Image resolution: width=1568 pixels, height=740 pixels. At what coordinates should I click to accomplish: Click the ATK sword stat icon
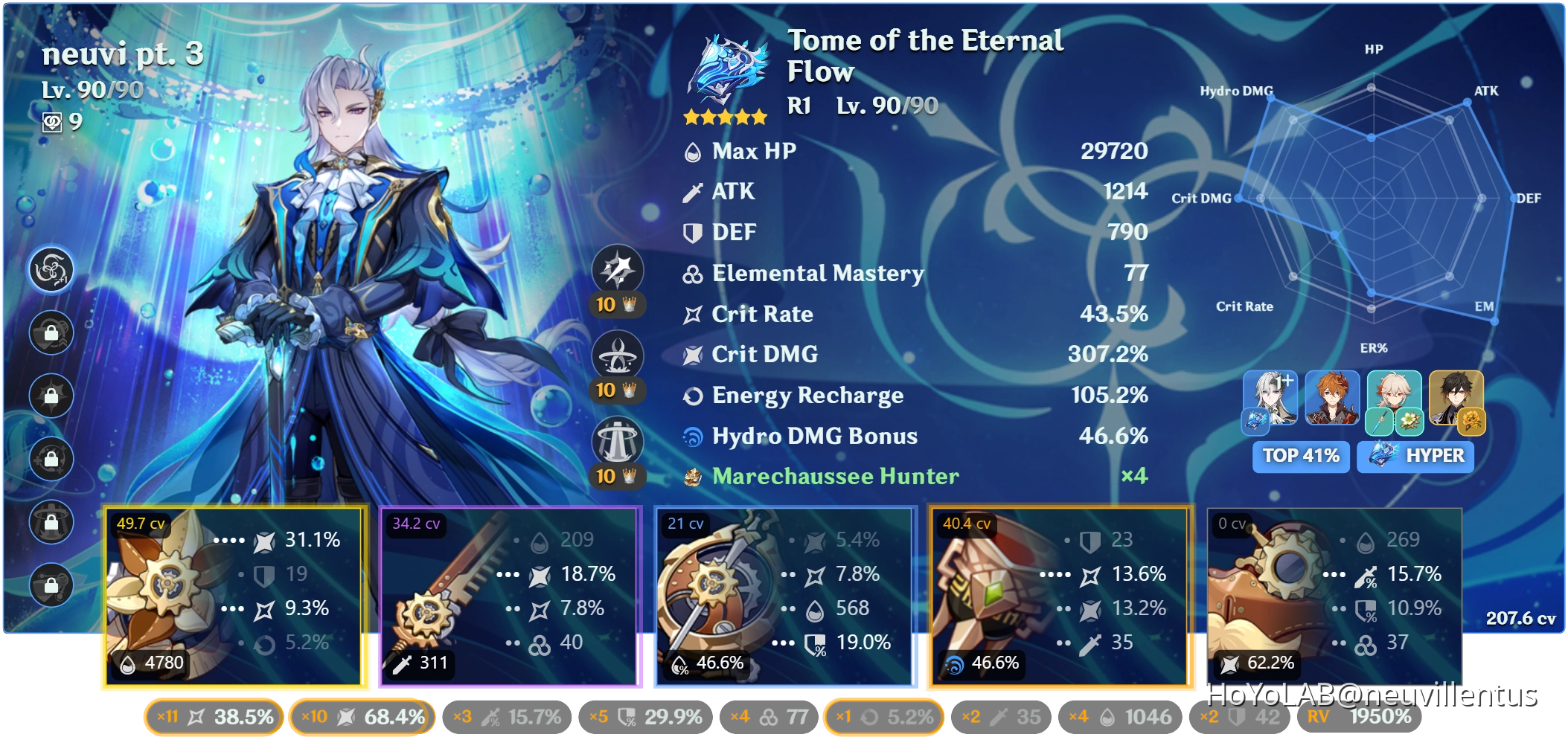pos(694,191)
